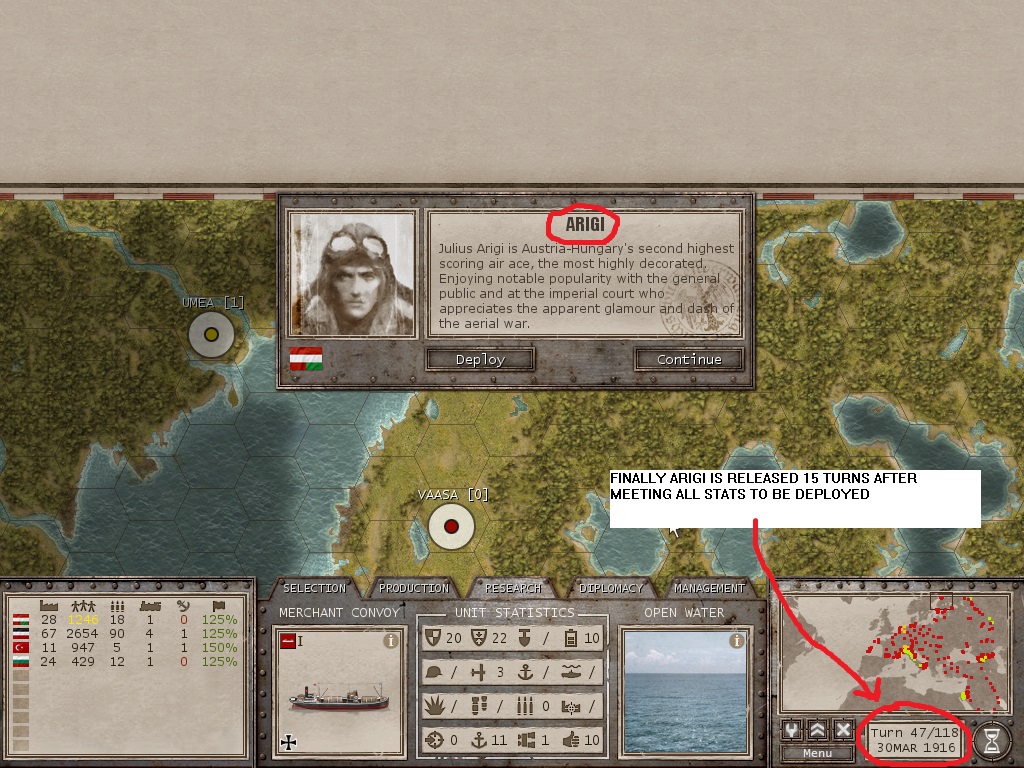Select the Vaasa city marker

pyautogui.click(x=451, y=526)
